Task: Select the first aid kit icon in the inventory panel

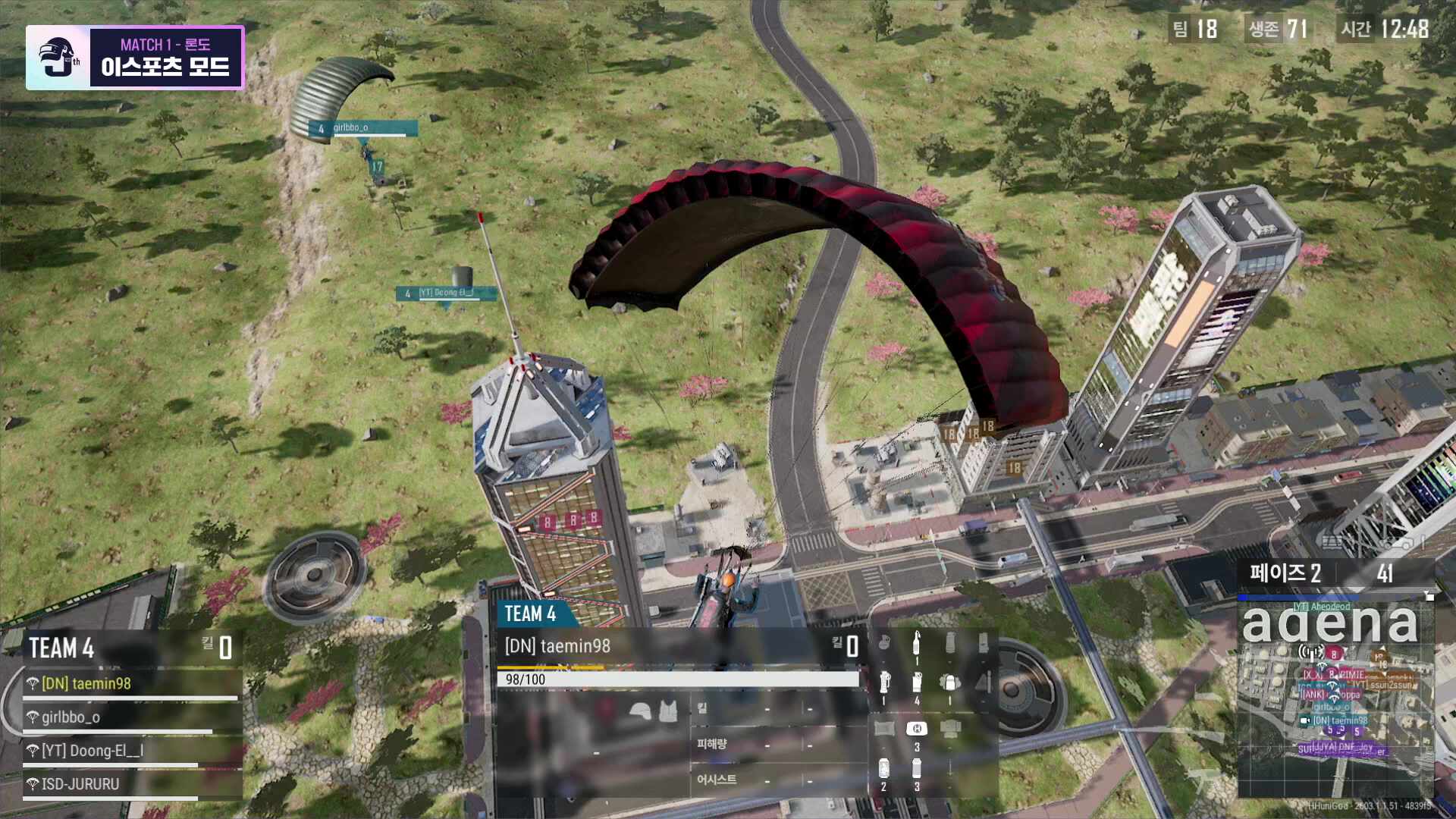Action: (917, 729)
